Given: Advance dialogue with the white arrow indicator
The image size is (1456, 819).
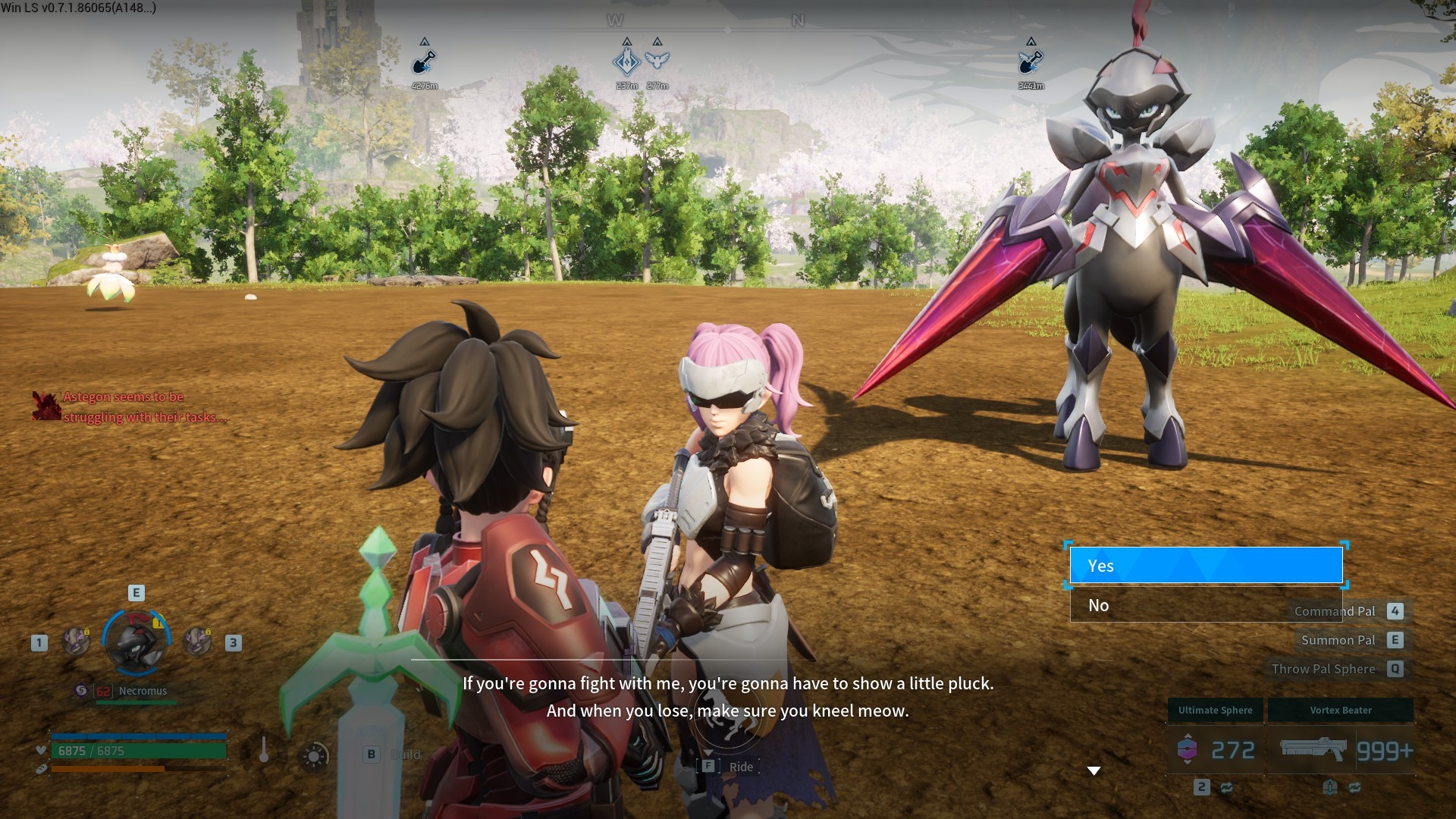Looking at the screenshot, I should click(1094, 770).
